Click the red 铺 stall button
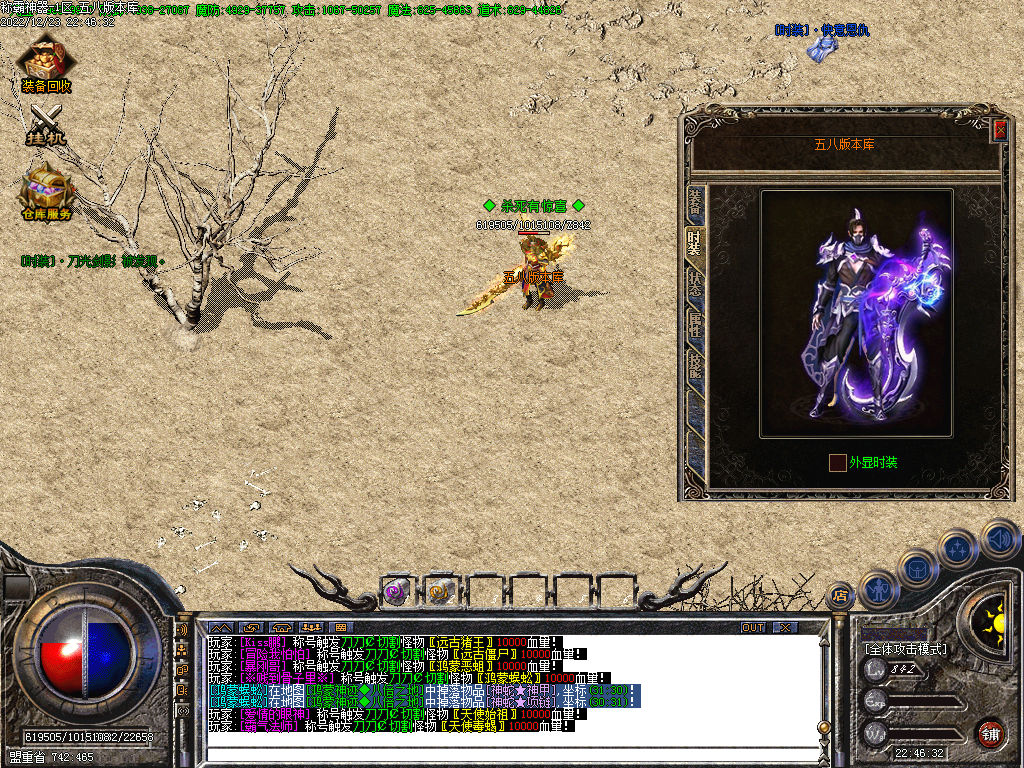 pyautogui.click(x=990, y=733)
